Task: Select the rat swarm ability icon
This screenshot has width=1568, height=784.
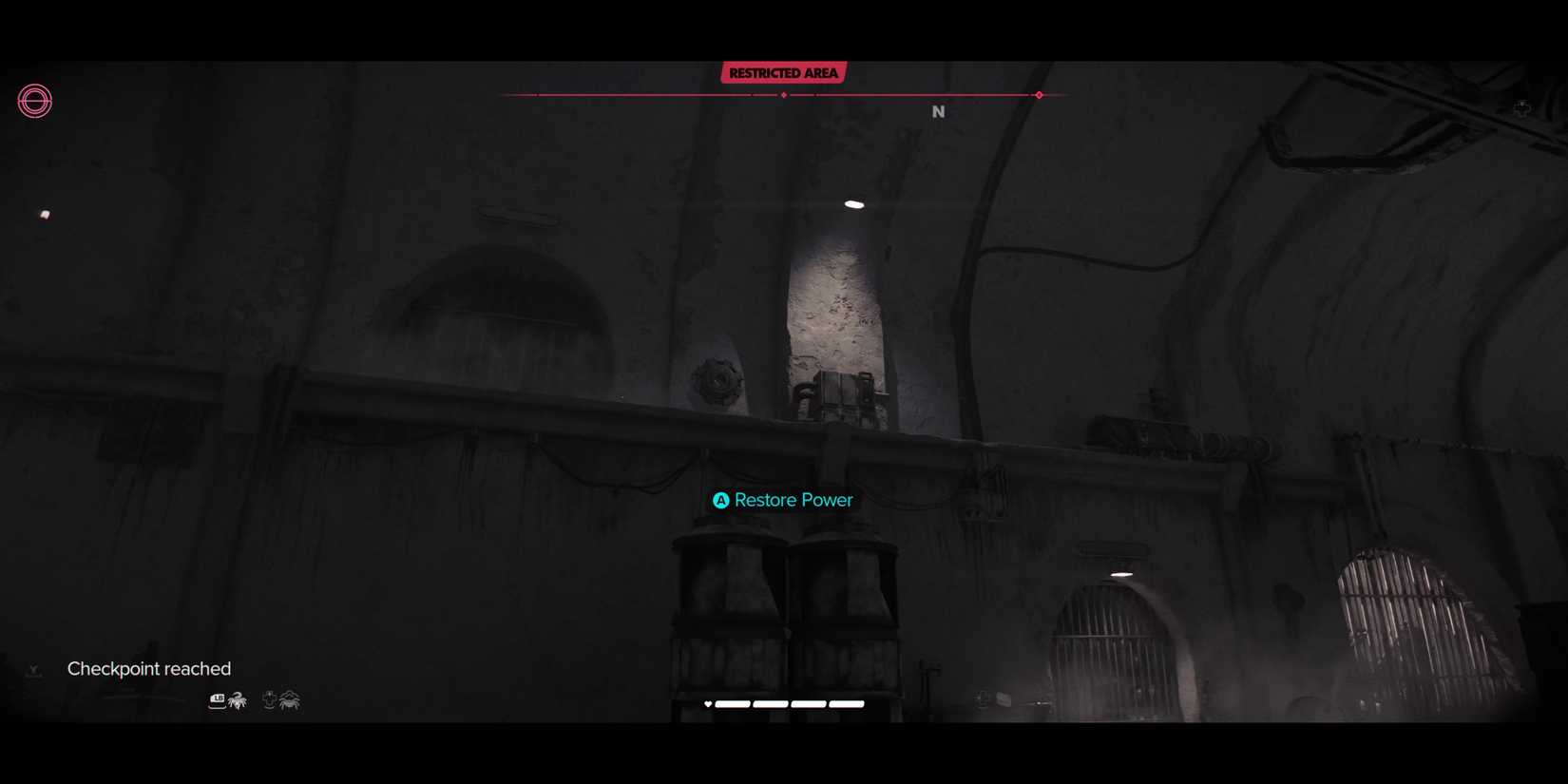Action: click(237, 700)
